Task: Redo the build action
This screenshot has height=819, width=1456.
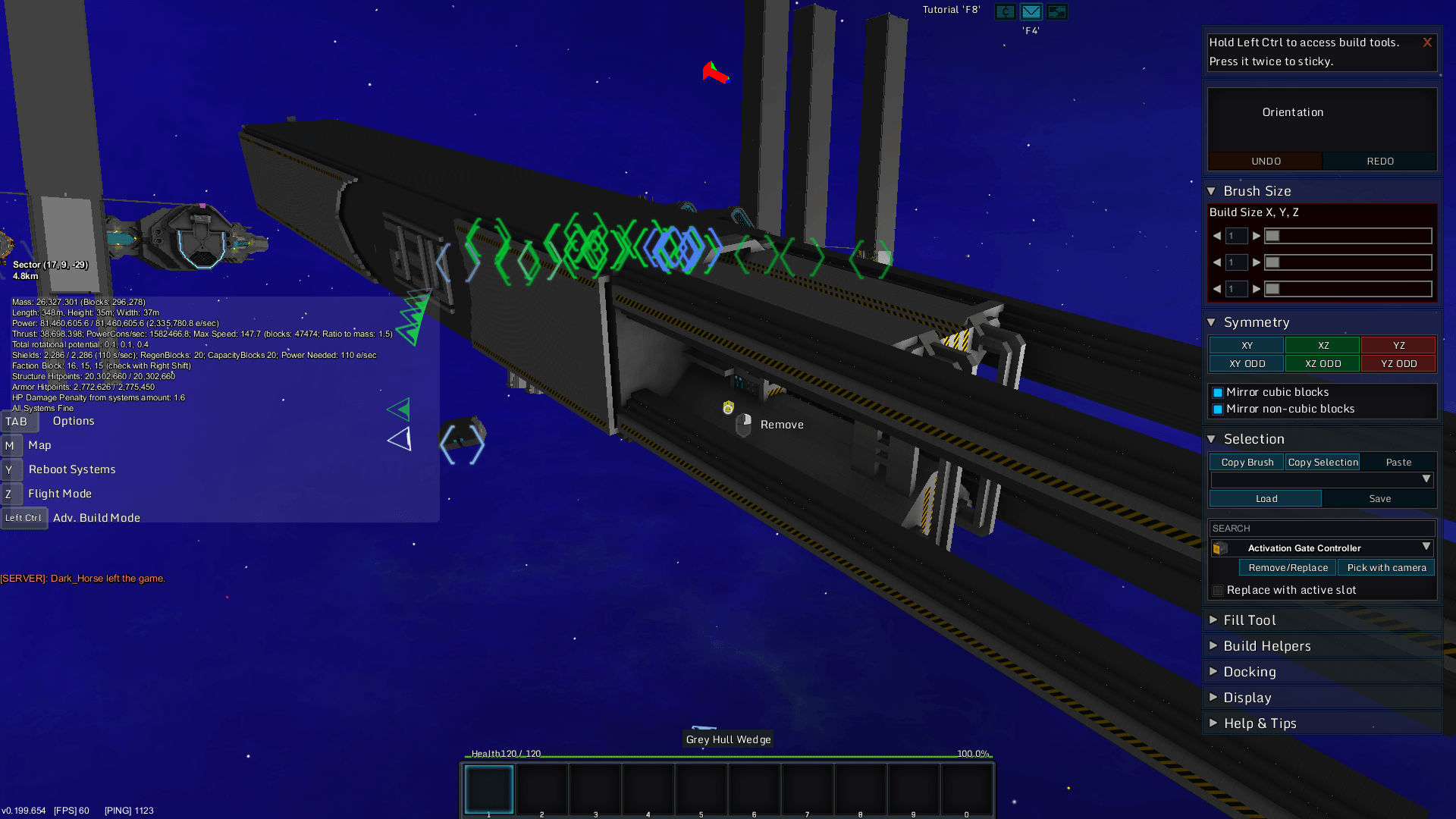Action: 1379,162
